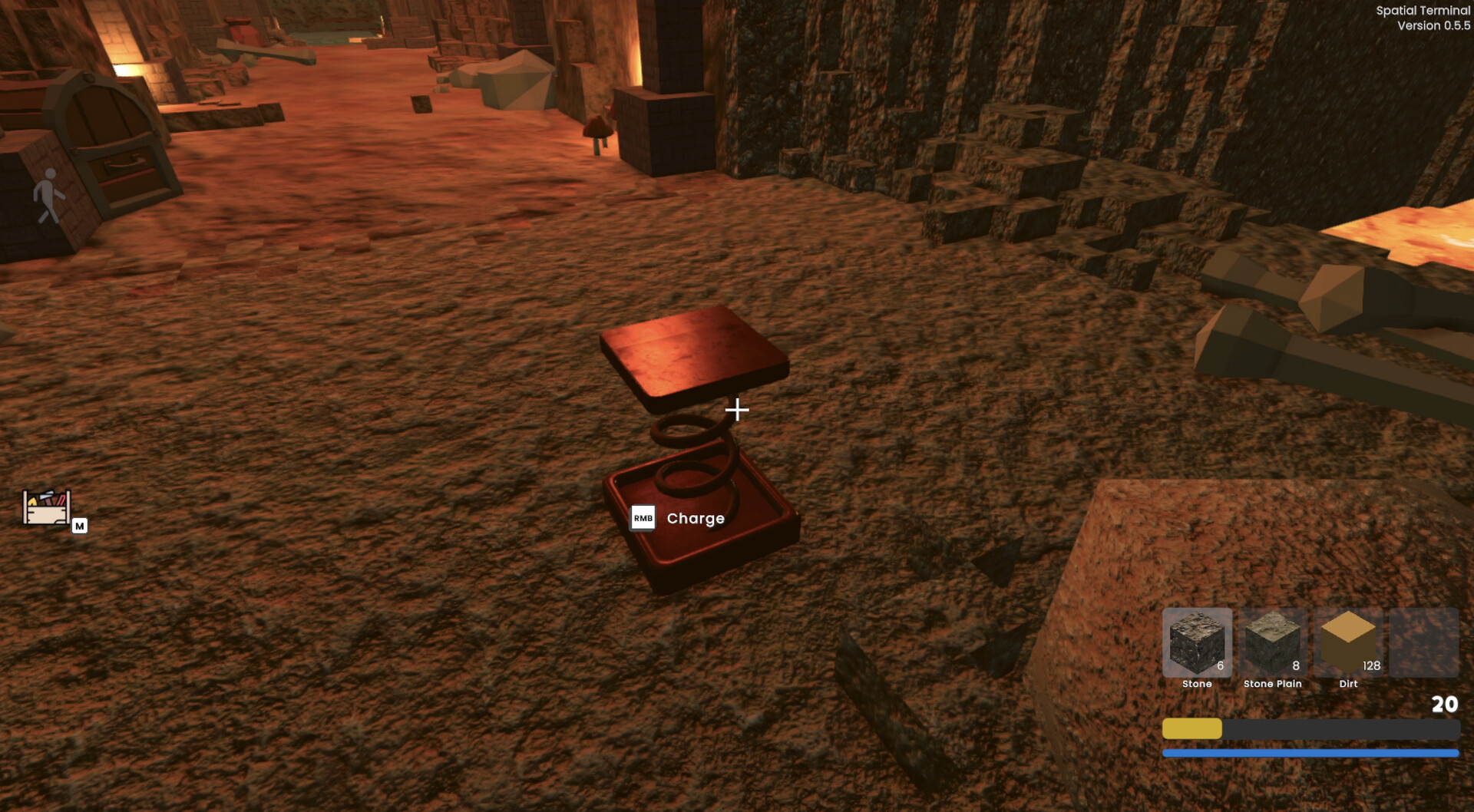1474x812 pixels.
Task: Click the crosshair at screen center
Action: (x=738, y=411)
